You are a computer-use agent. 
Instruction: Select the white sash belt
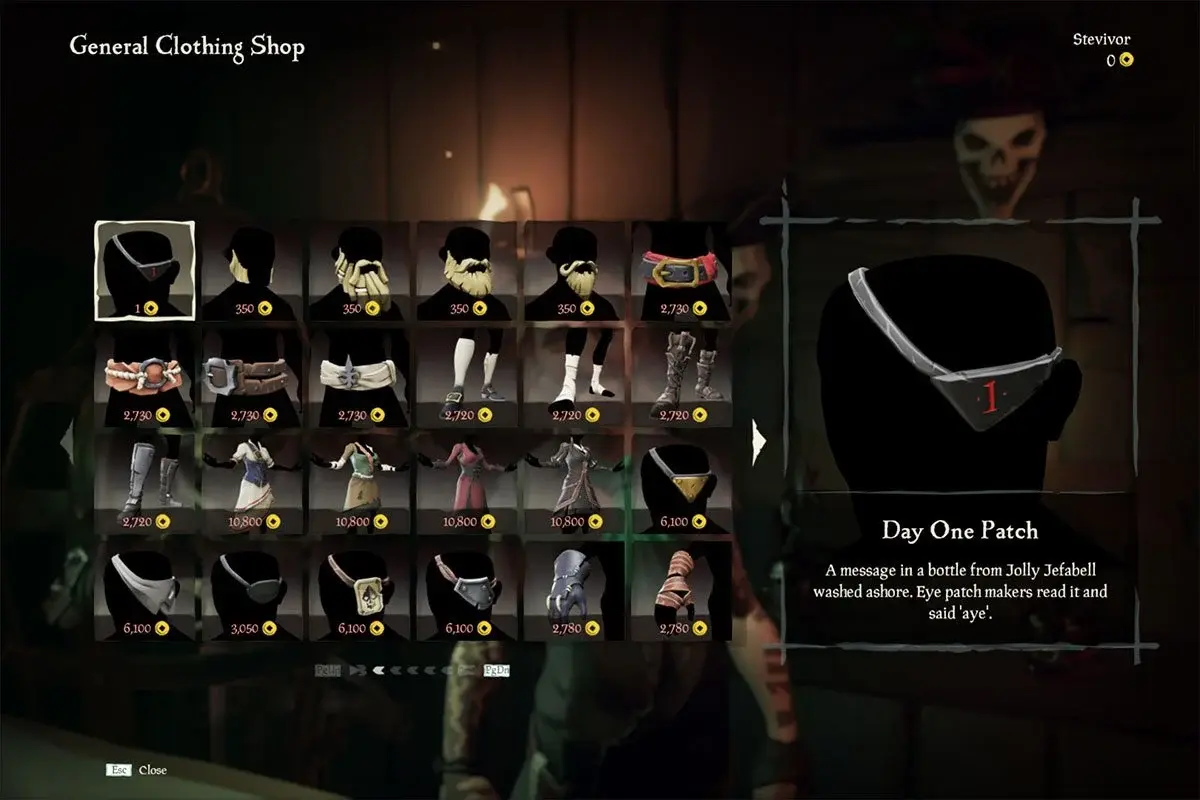coord(359,377)
